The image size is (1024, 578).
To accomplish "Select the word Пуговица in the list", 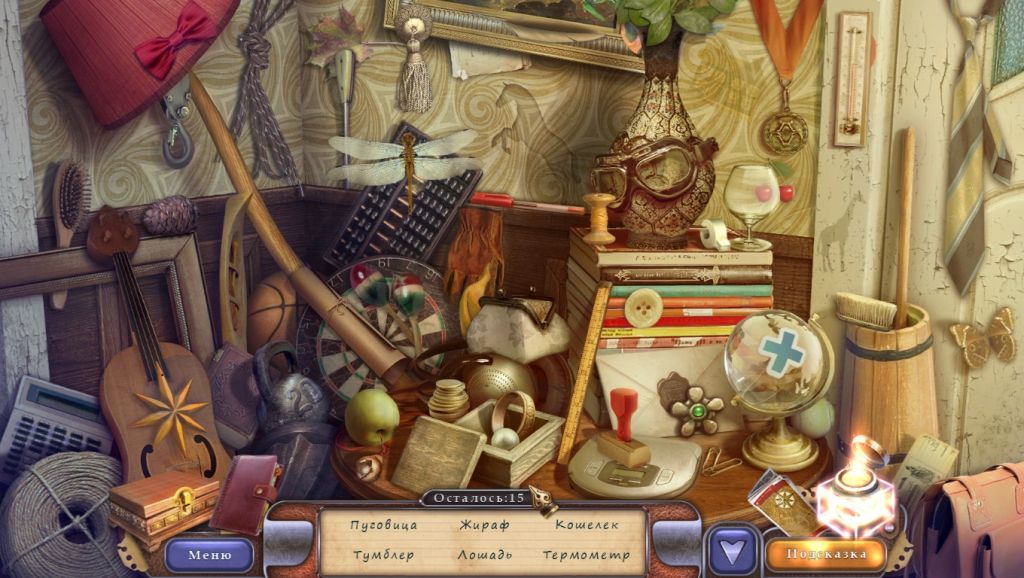I will click(384, 525).
